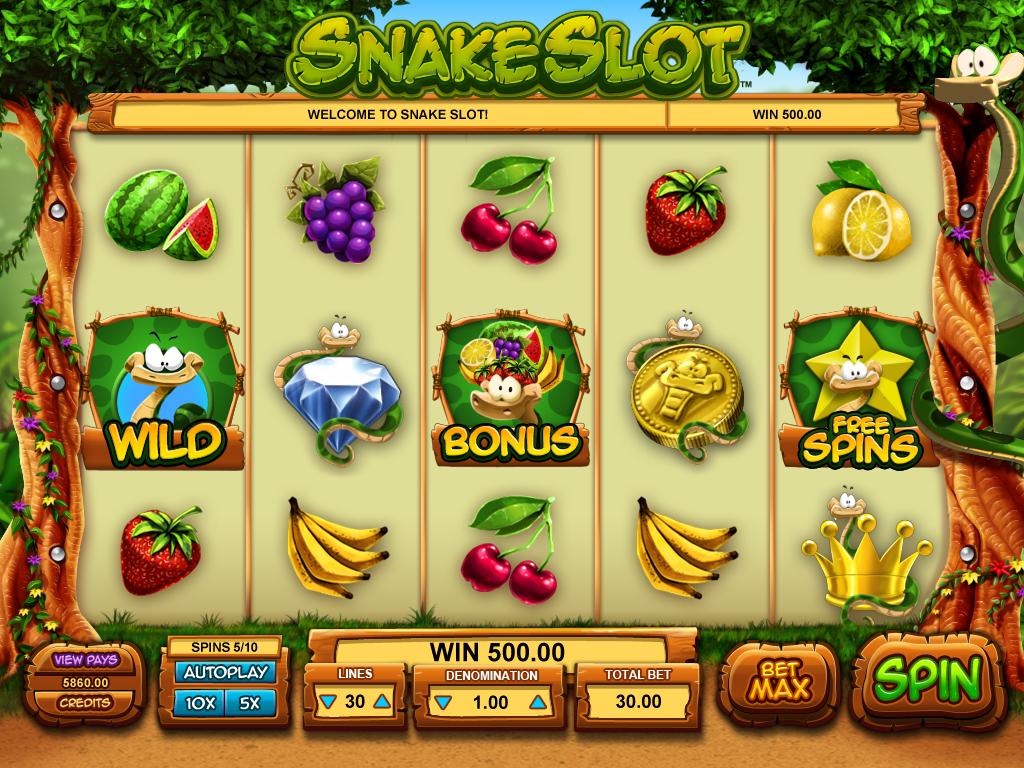Choose the 10X autoplay option
The image size is (1024, 768).
[200, 703]
